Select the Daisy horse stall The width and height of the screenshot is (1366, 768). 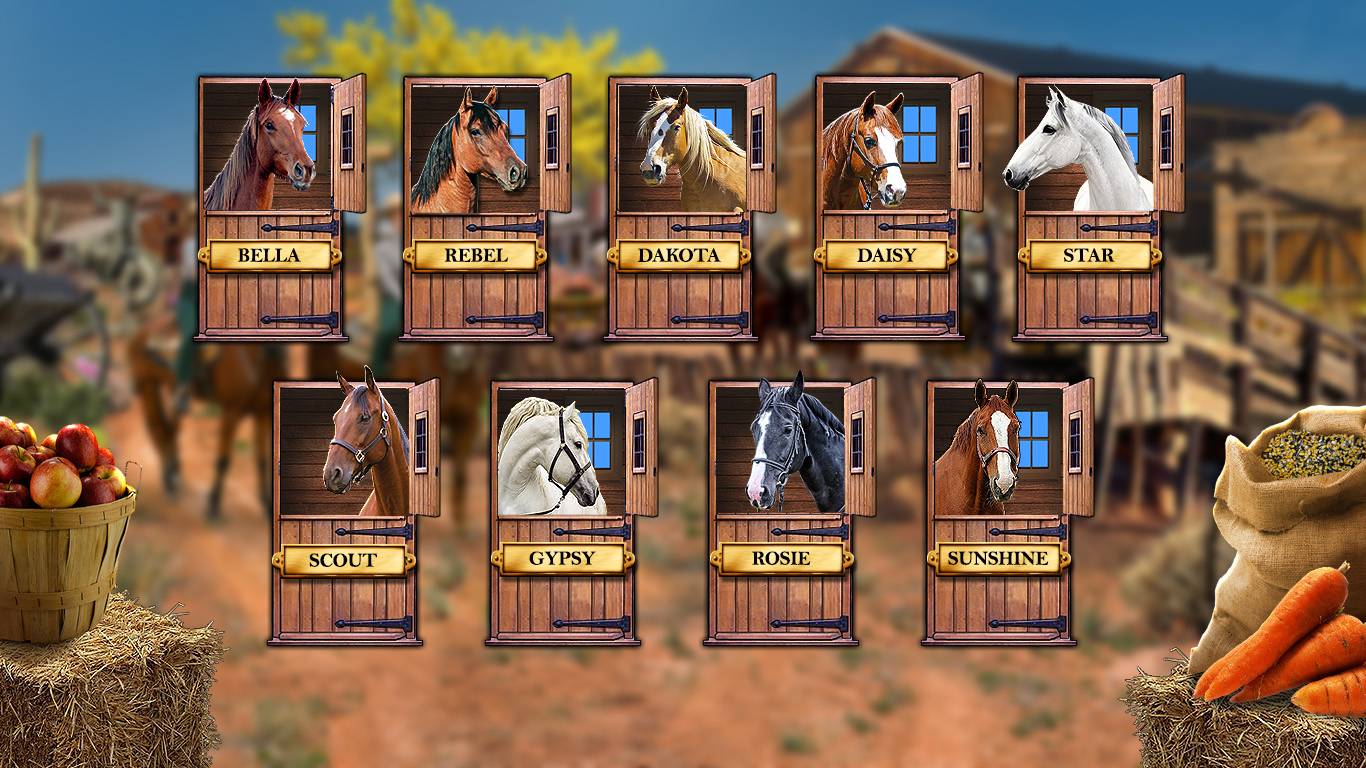[x=886, y=208]
